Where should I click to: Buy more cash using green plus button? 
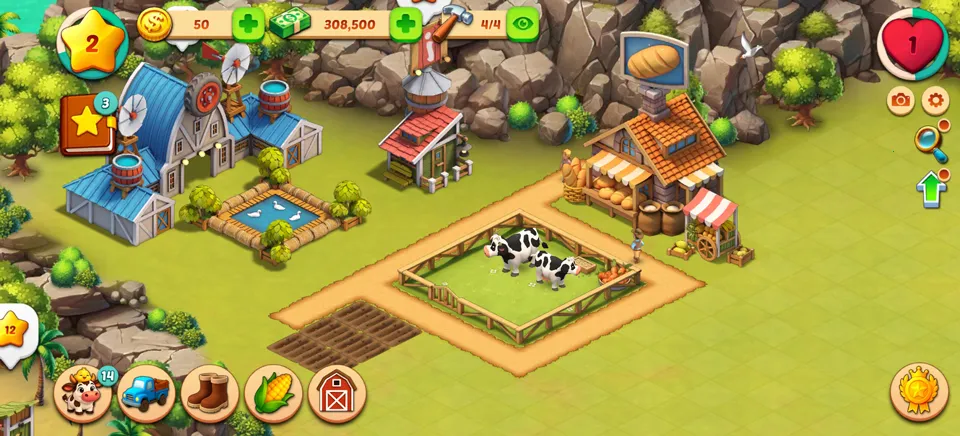(x=405, y=23)
